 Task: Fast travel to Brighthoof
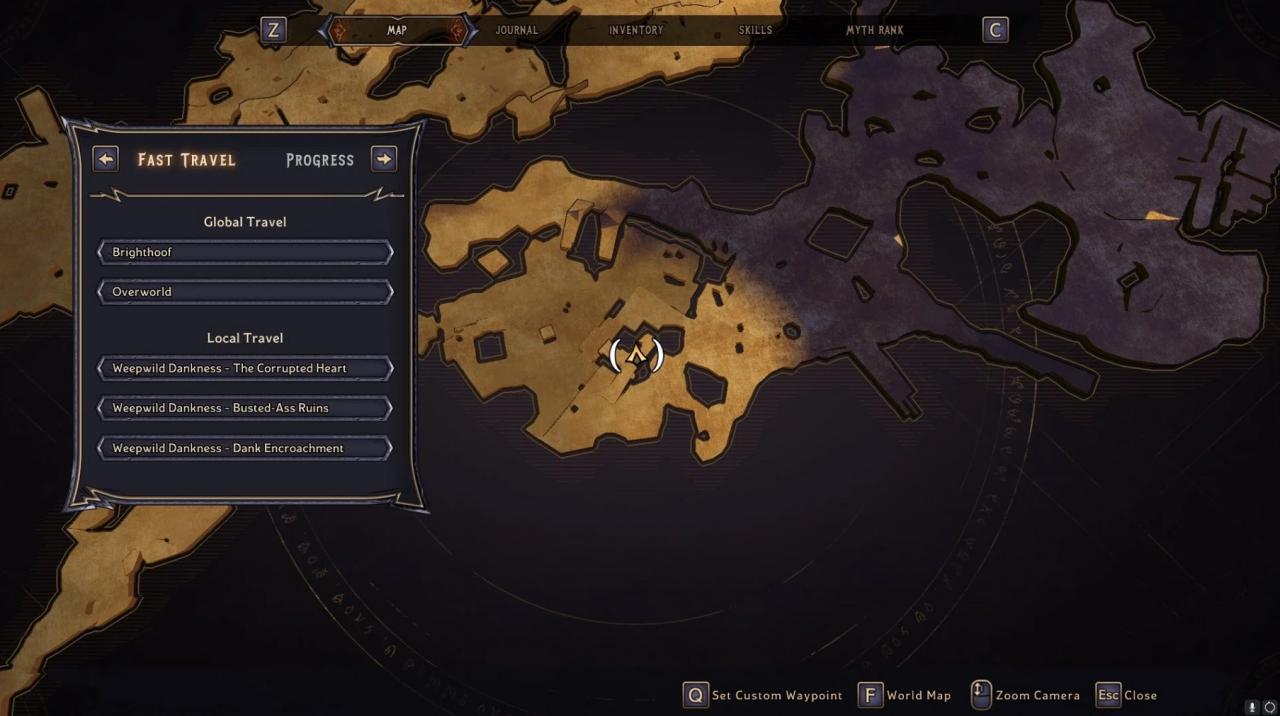[x=245, y=252]
